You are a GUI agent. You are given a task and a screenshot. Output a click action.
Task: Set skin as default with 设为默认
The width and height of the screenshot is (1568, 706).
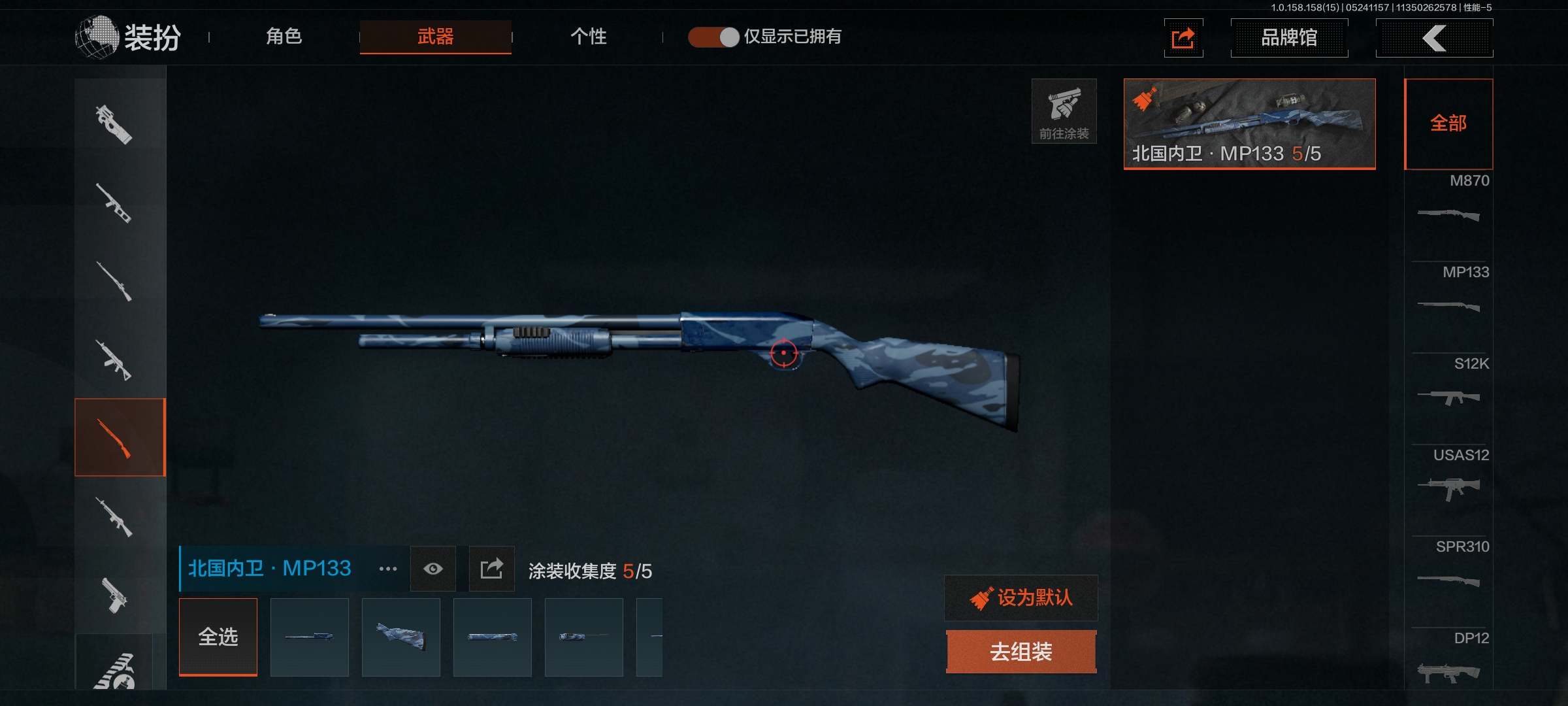pos(1021,597)
